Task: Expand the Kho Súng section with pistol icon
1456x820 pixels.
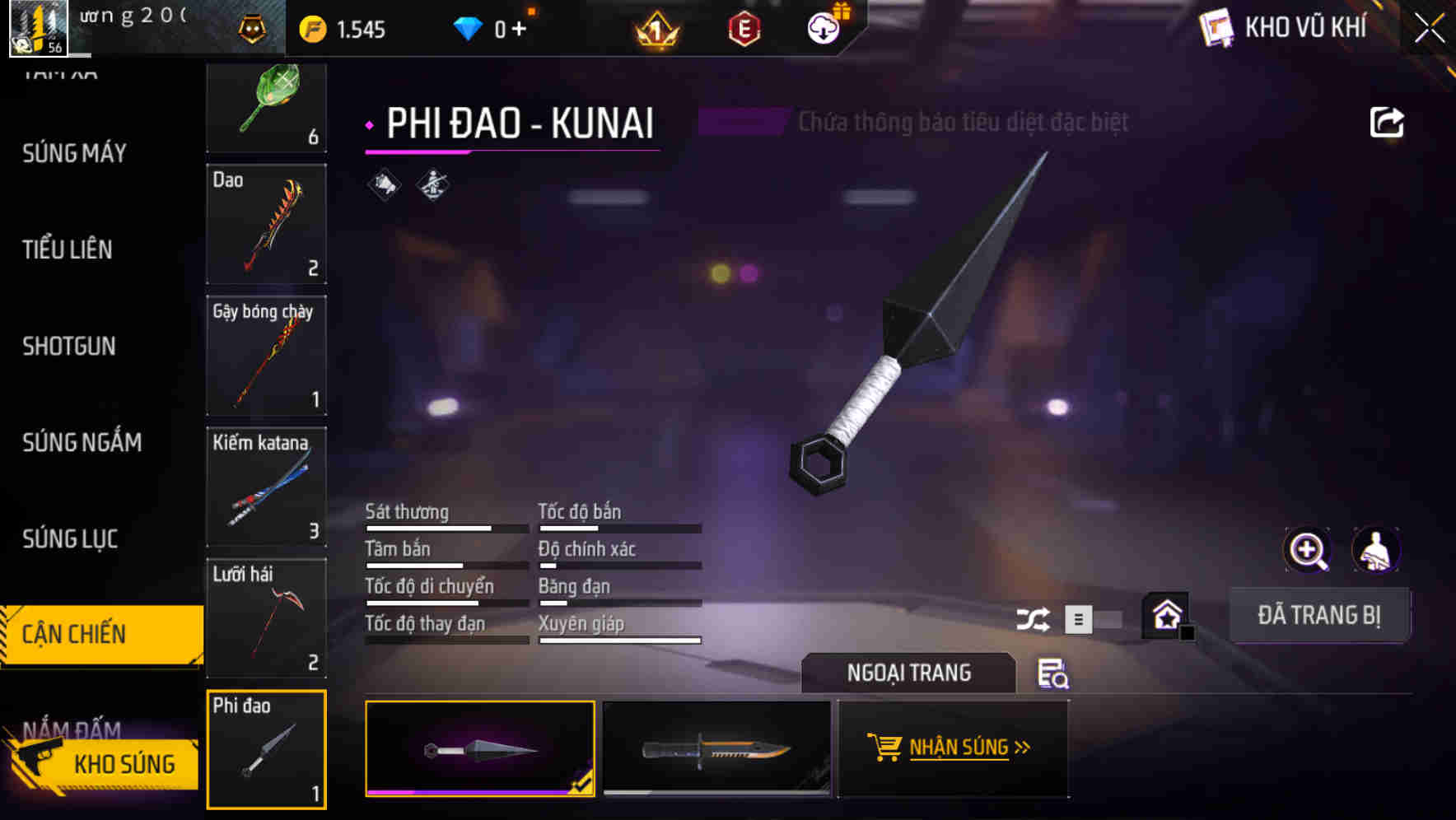Action: (100, 764)
